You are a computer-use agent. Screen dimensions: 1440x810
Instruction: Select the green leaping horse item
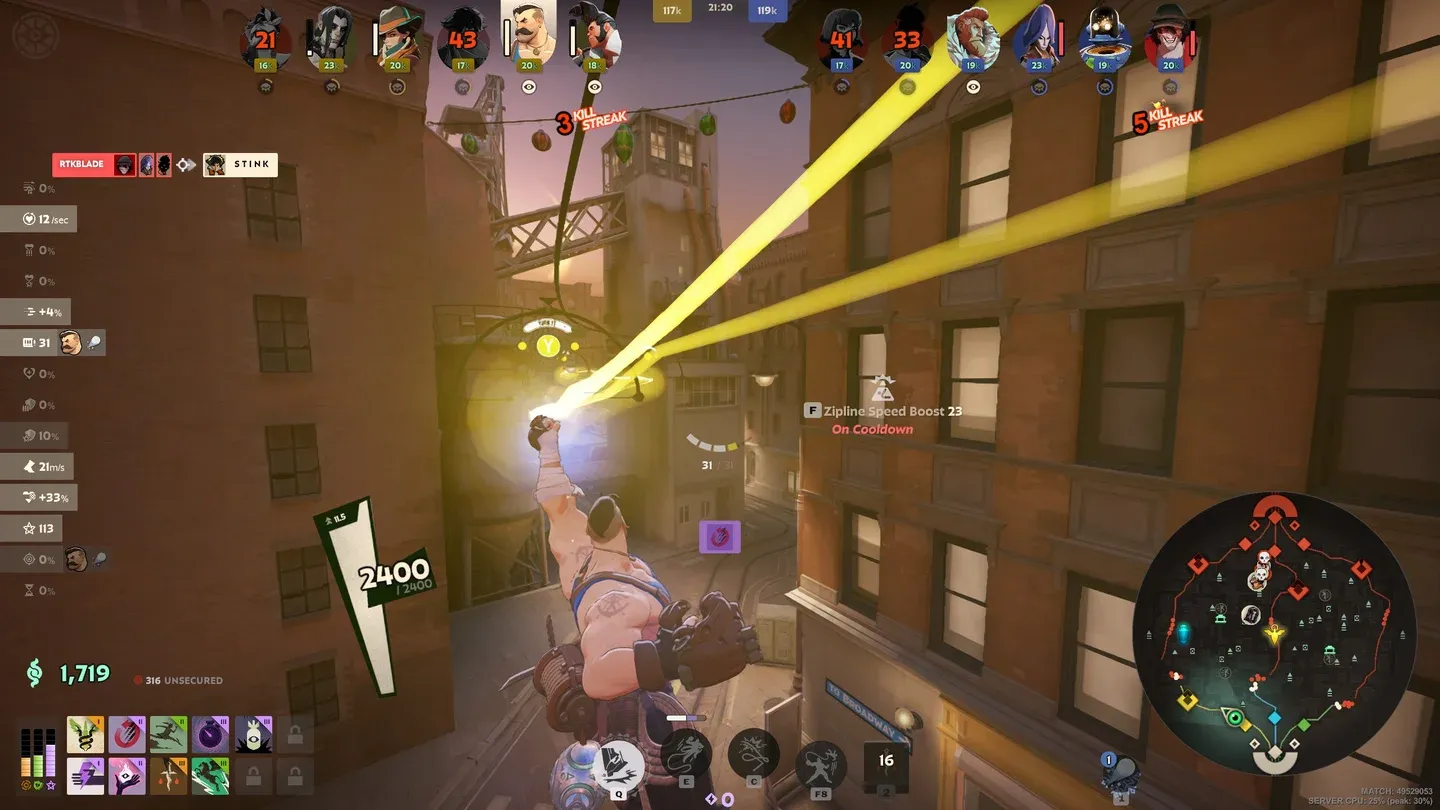[x=210, y=775]
